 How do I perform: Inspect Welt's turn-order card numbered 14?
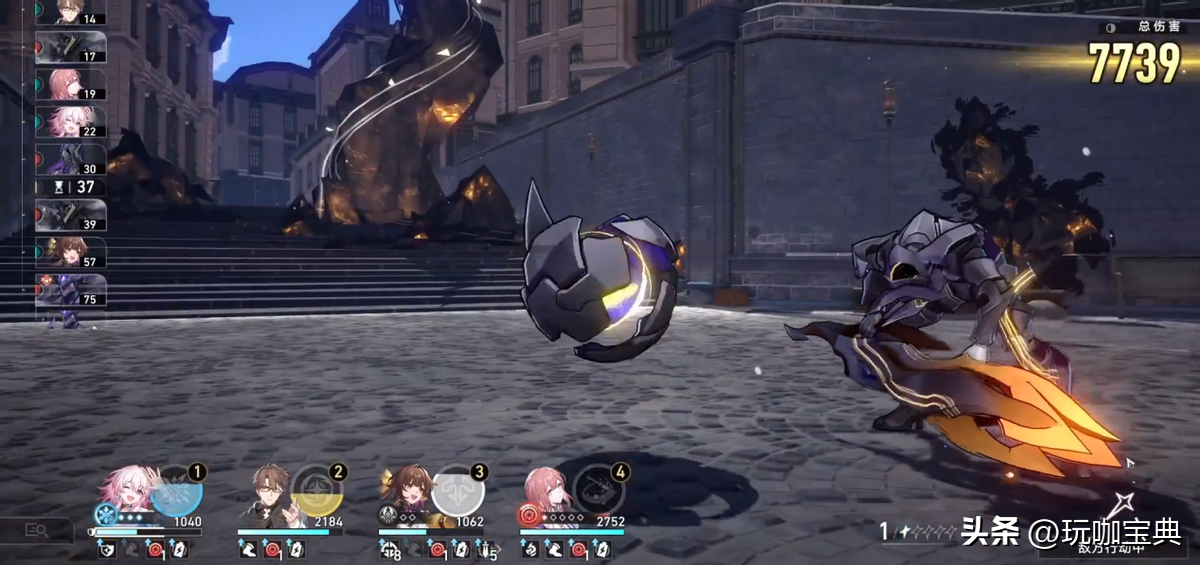pos(72,13)
